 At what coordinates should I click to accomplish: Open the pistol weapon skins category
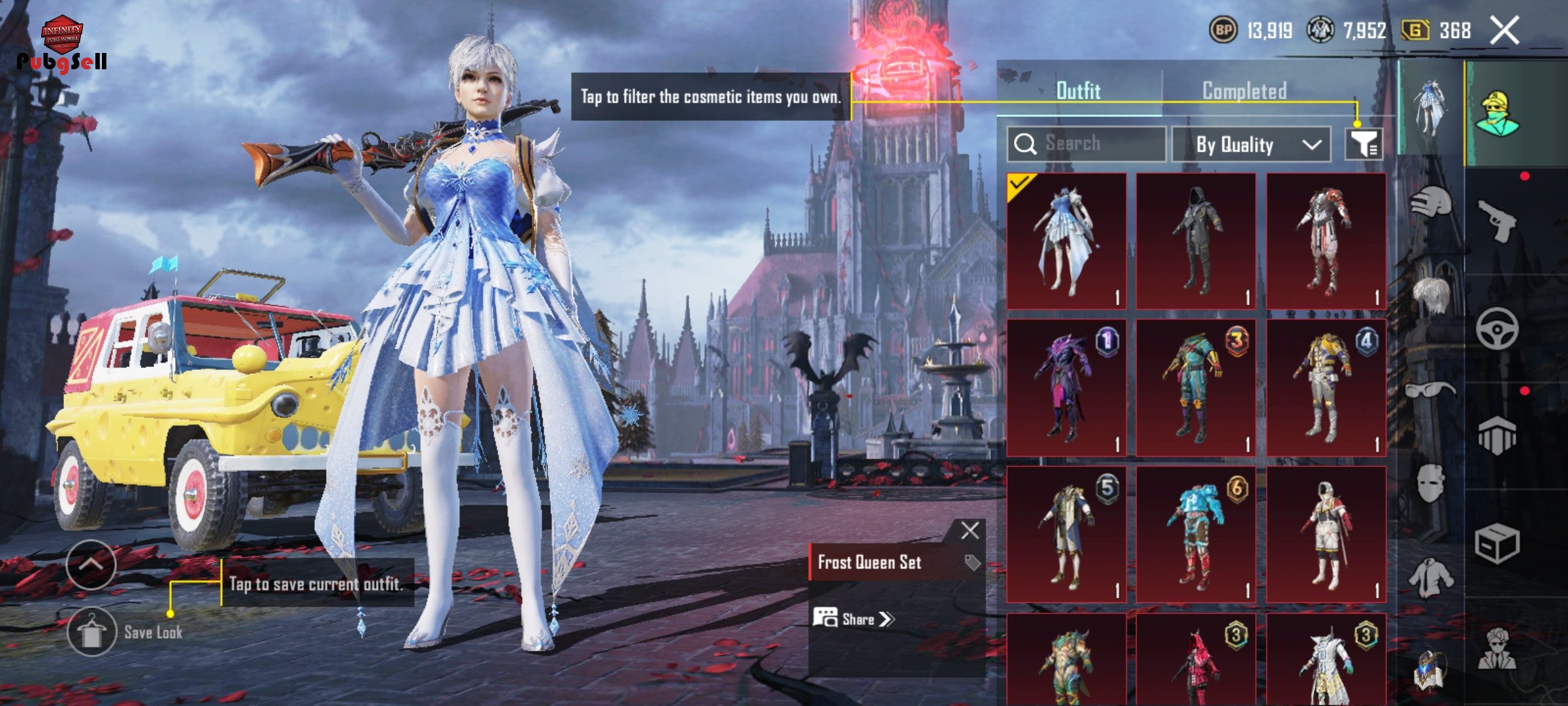pyautogui.click(x=1496, y=221)
